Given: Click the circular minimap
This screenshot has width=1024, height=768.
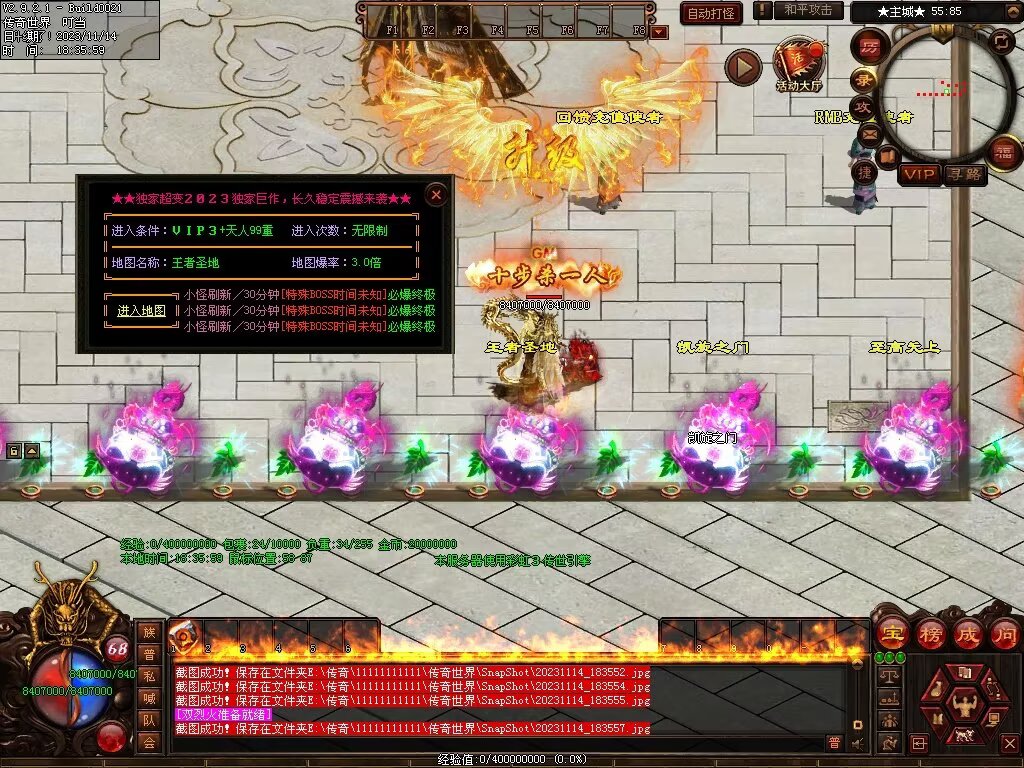Looking at the screenshot, I should (x=945, y=95).
